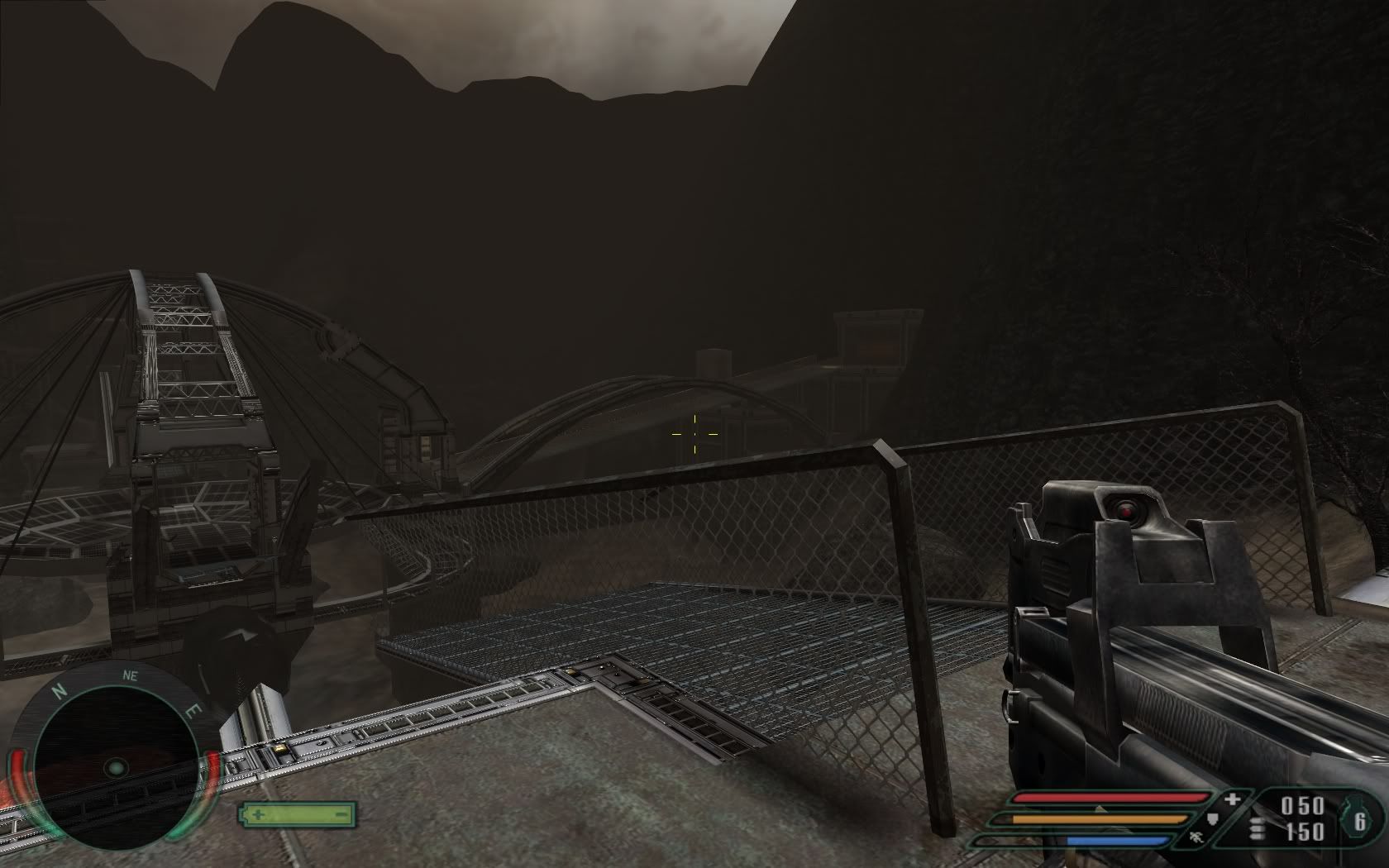Screen dimensions: 1389x868
Task: Click the health cross icon in HUD
Action: point(1230,800)
